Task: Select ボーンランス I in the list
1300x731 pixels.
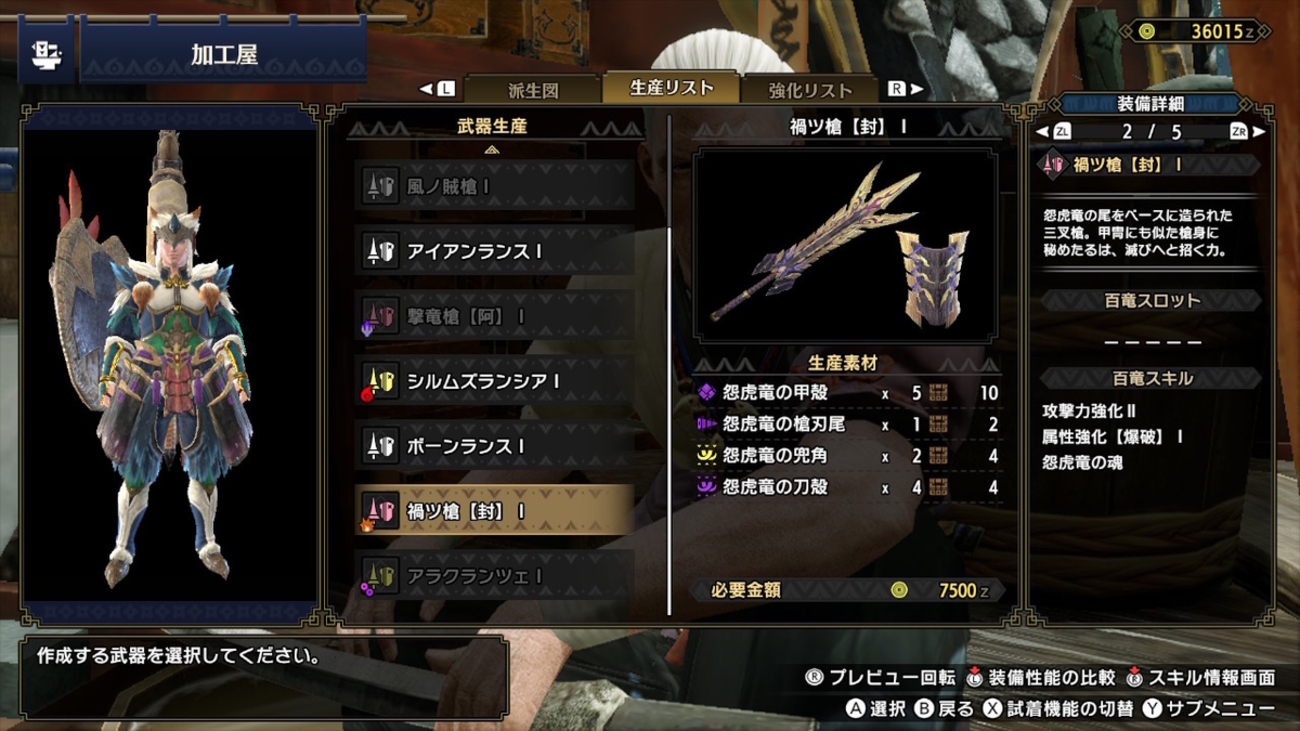Action: pyautogui.click(x=495, y=446)
